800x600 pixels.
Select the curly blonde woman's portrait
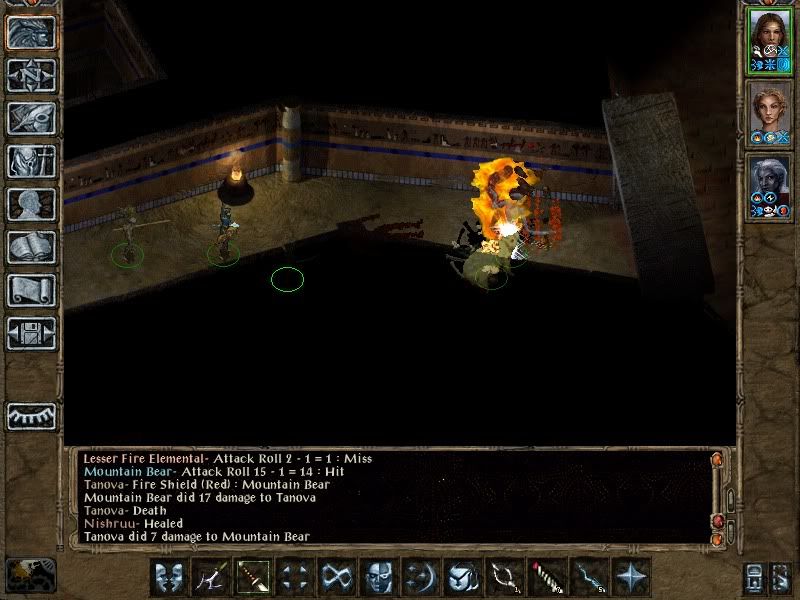point(769,115)
